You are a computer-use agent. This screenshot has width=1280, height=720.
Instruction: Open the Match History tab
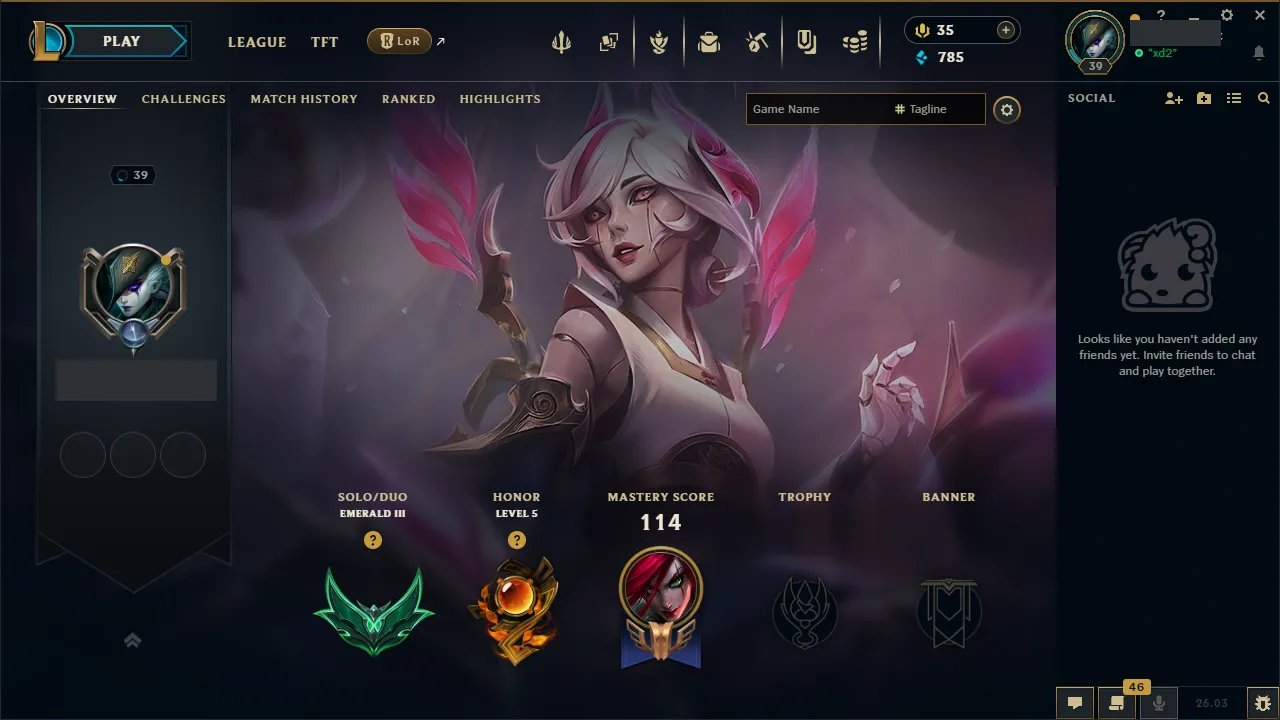pyautogui.click(x=304, y=99)
